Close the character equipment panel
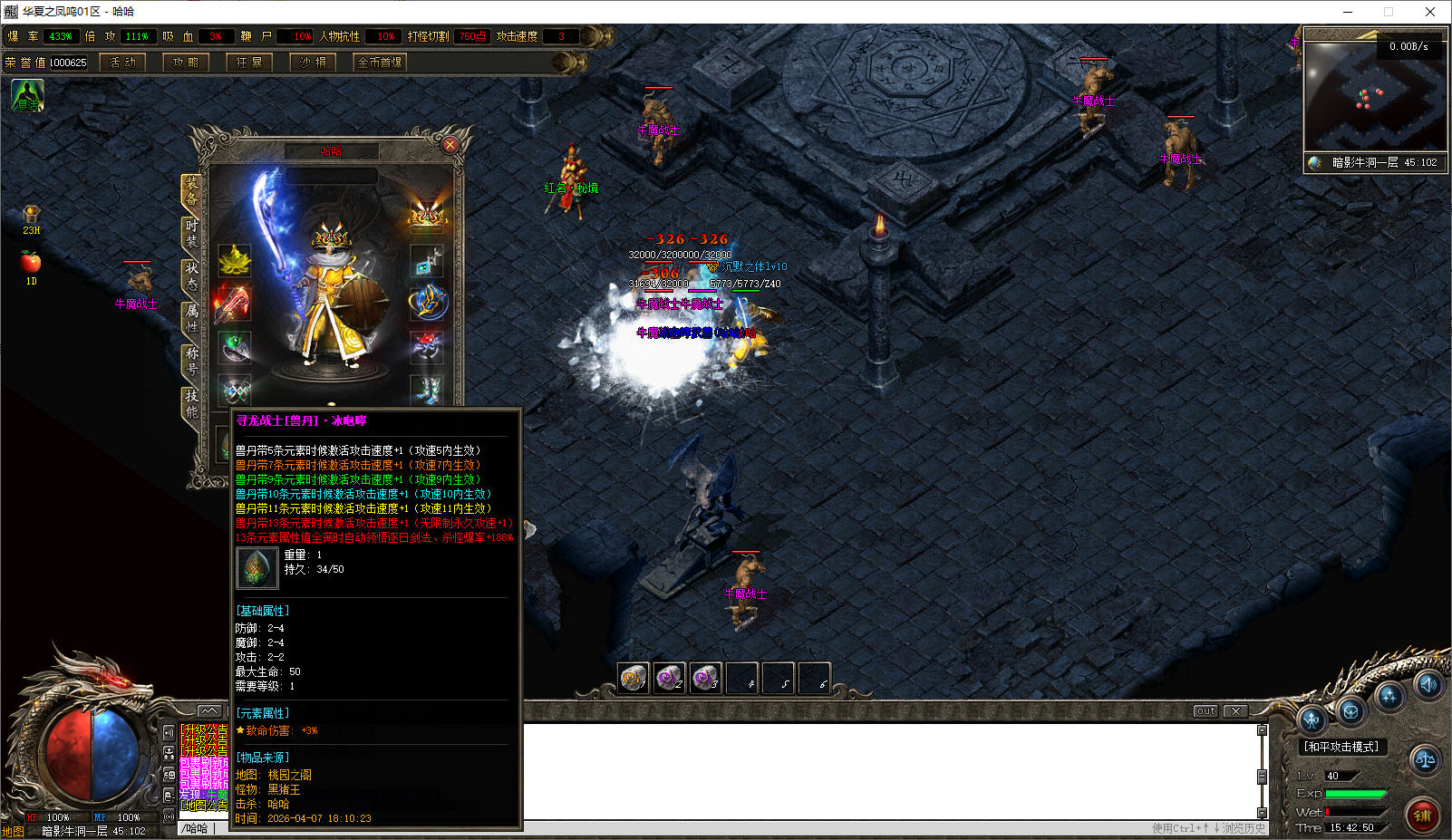1452x840 pixels. click(x=450, y=145)
